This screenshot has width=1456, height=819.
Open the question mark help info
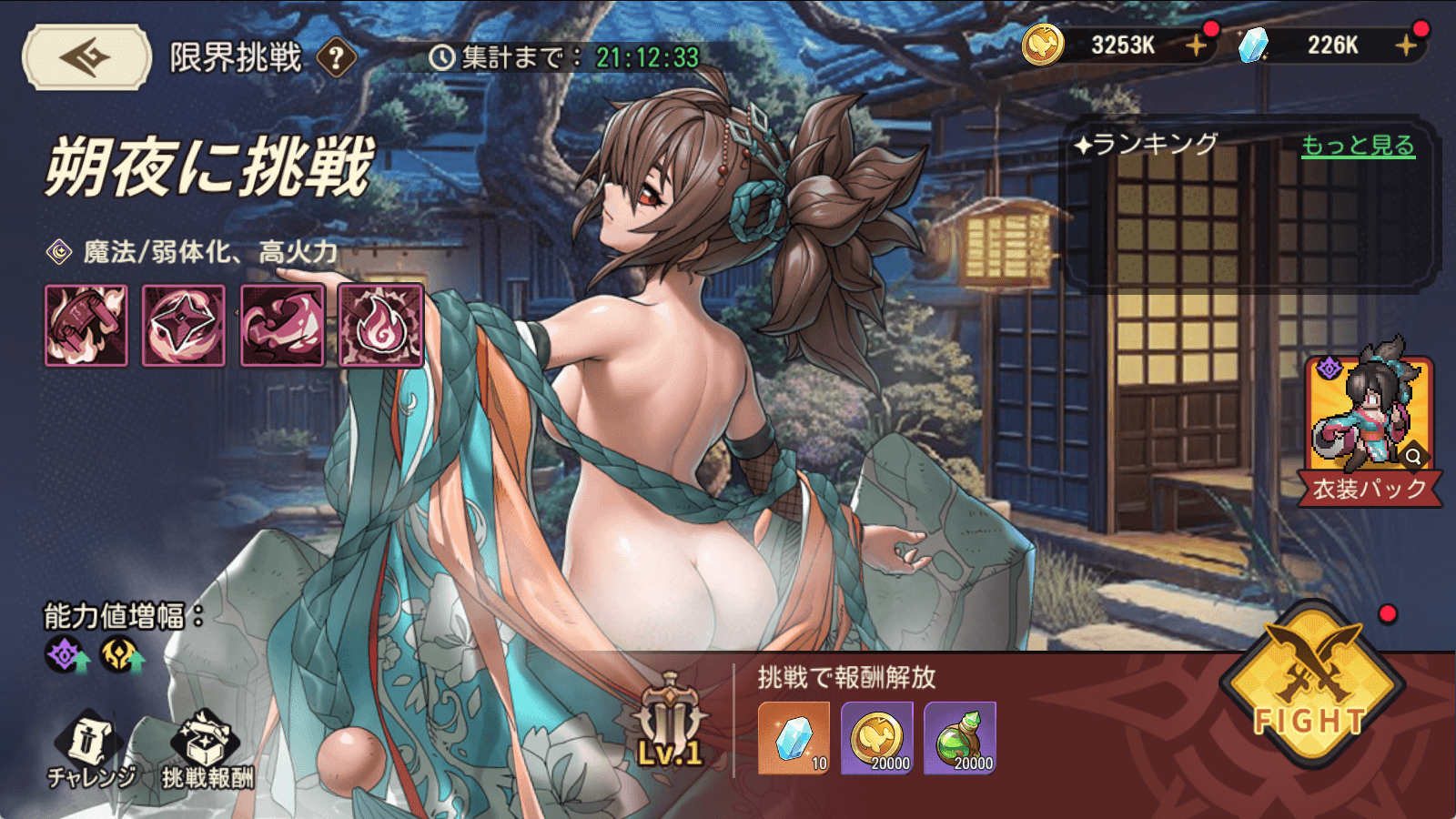pos(336,58)
